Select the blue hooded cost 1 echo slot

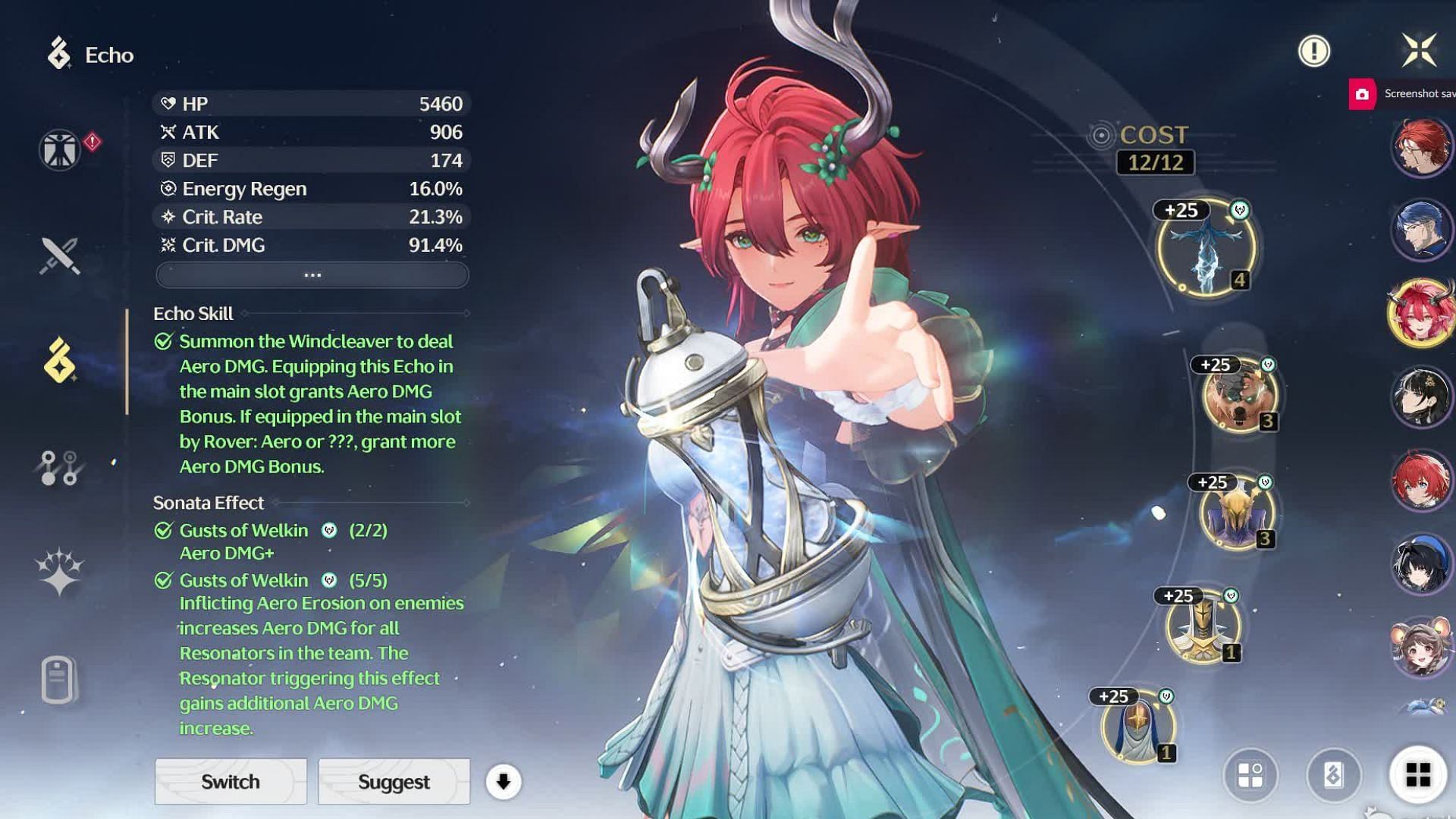coord(1137,726)
